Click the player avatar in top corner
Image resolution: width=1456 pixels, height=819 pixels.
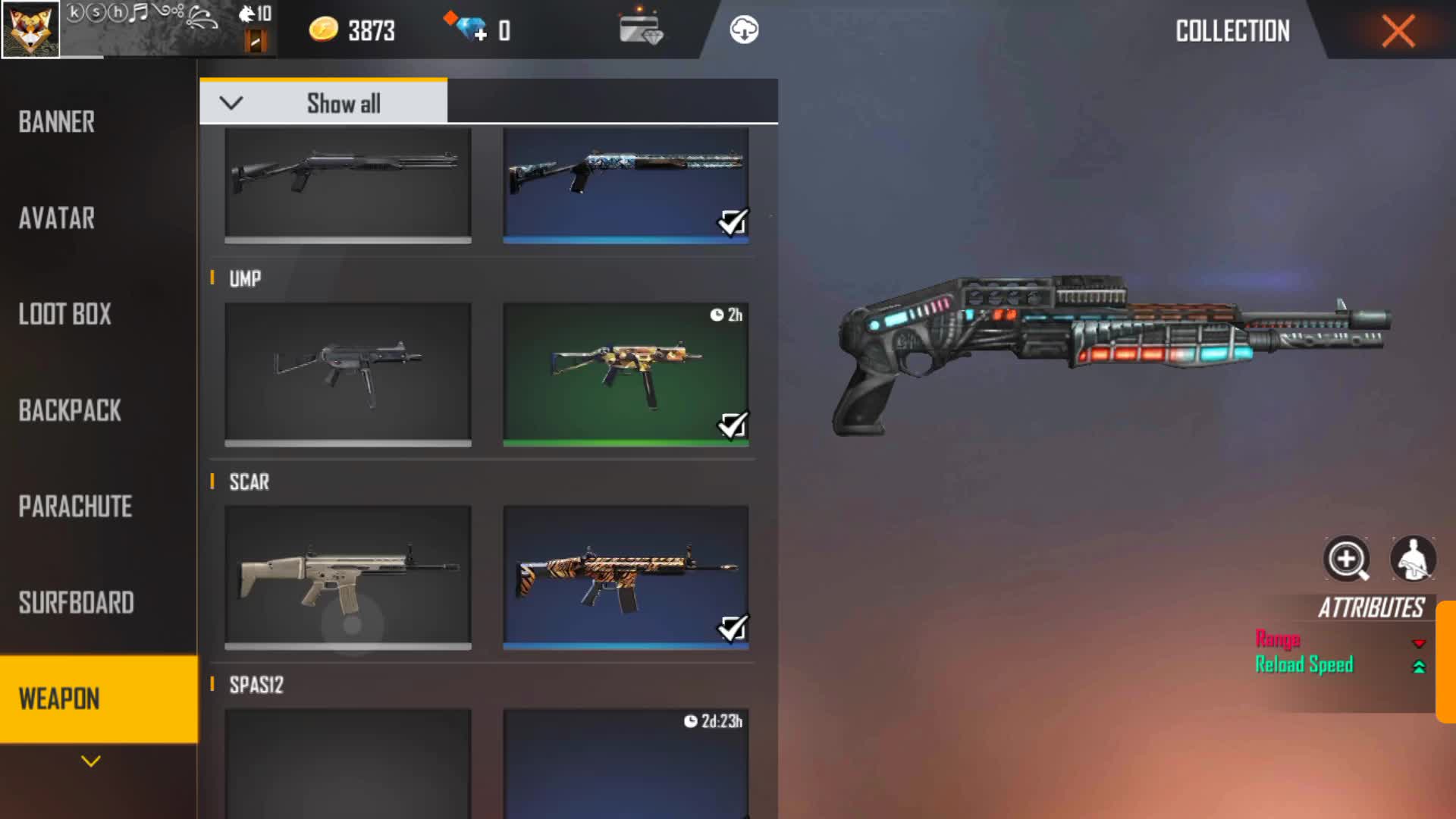[x=30, y=30]
